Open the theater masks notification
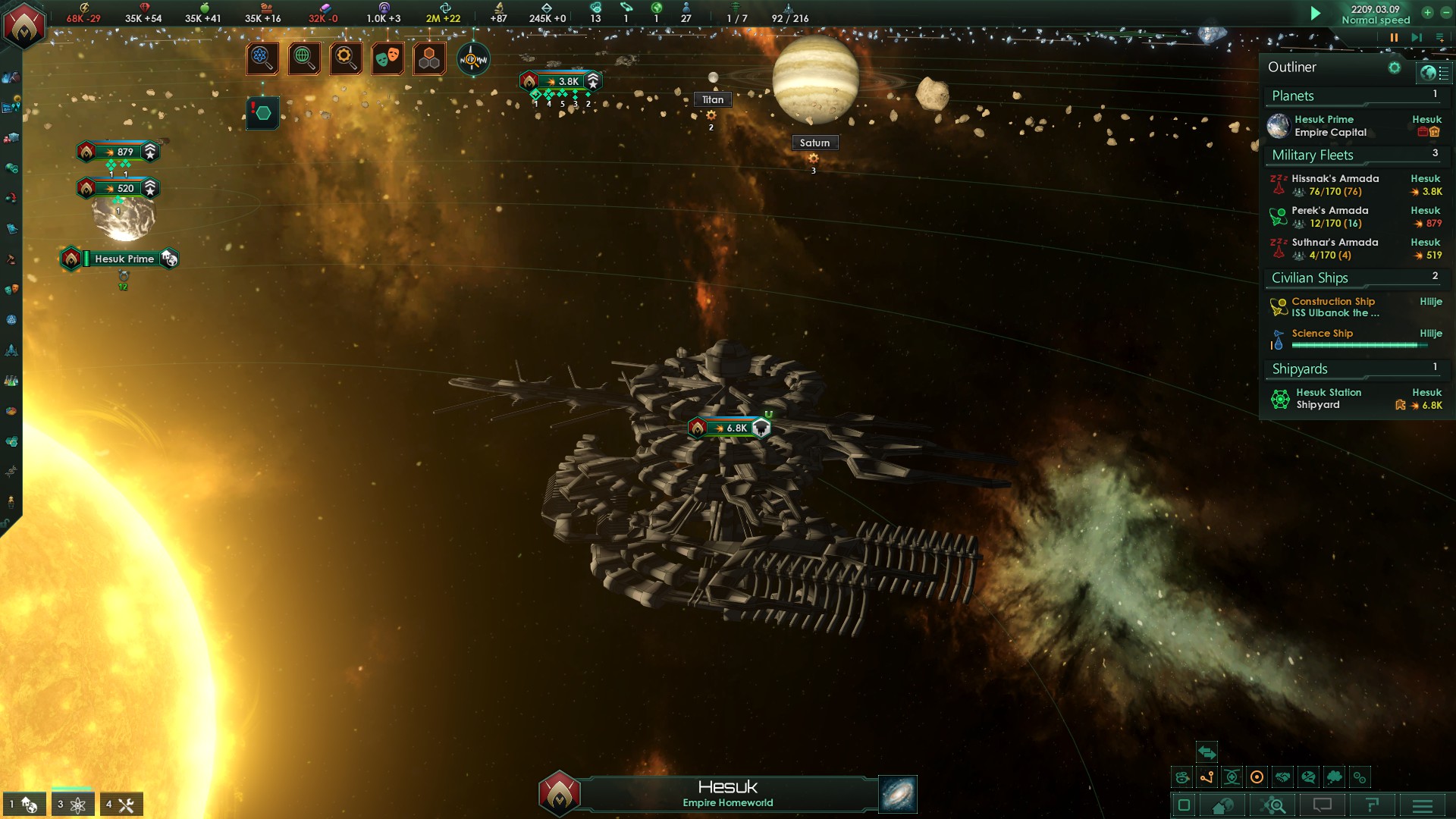The image size is (1456, 819). coord(388,58)
